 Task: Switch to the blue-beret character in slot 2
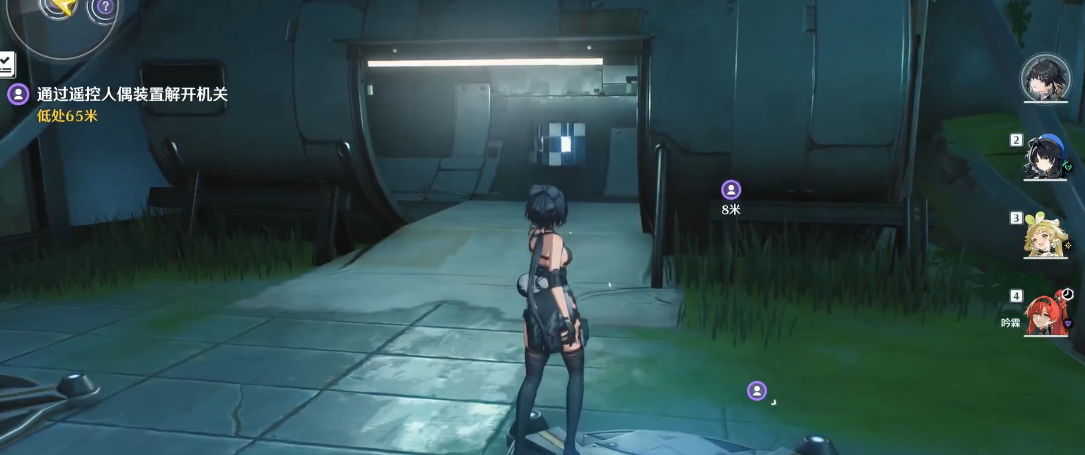pos(1047,157)
